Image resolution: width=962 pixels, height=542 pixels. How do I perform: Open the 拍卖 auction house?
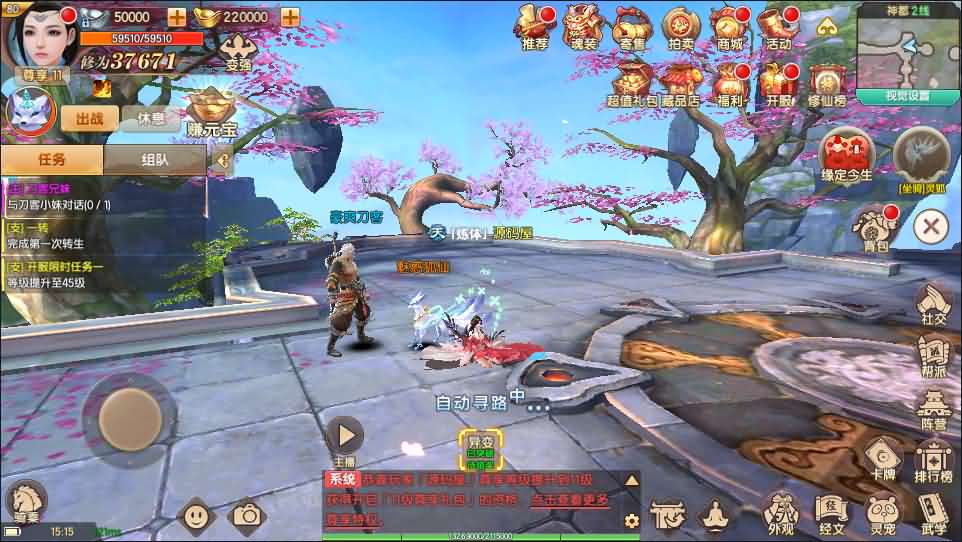point(681,26)
